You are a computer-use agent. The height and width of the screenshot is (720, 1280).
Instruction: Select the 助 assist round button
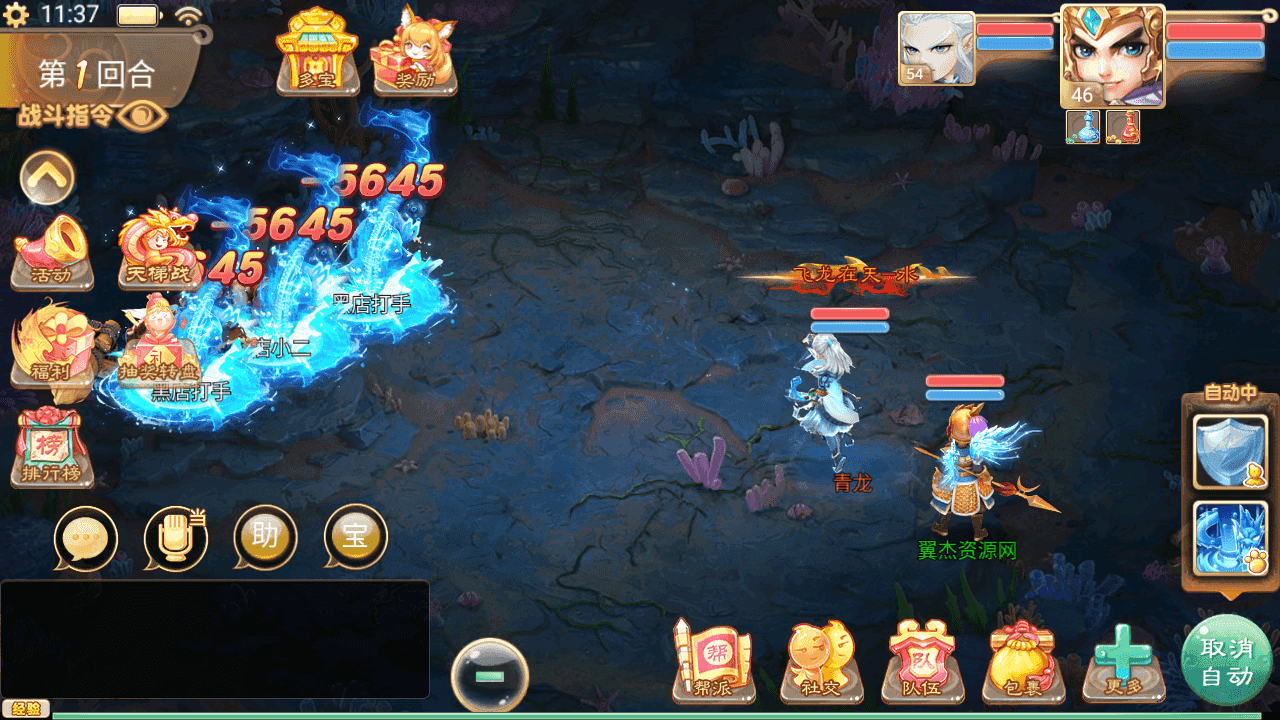265,537
